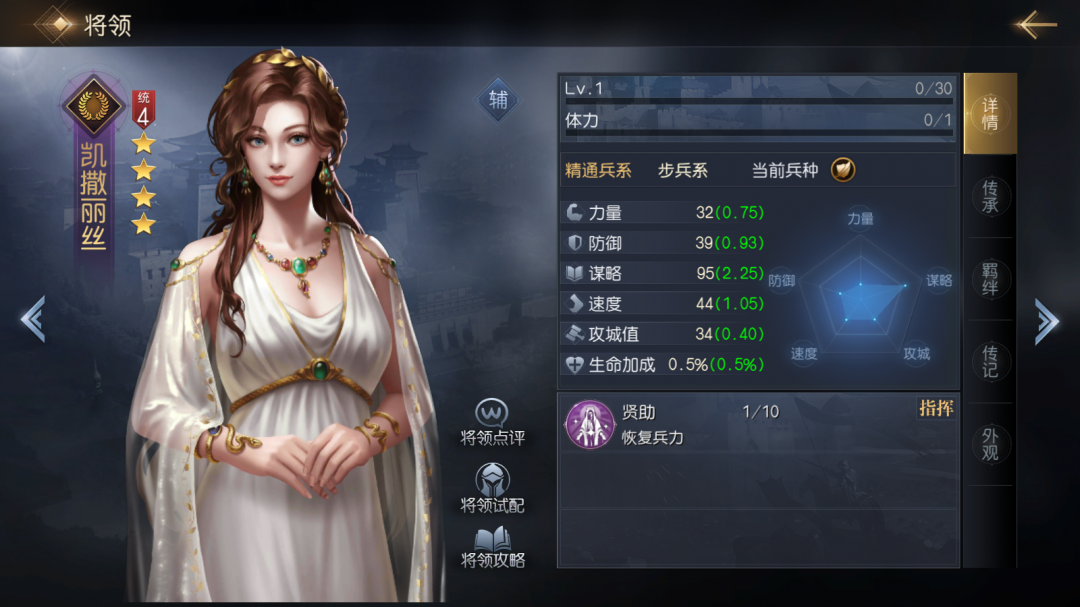
Task: Show the 传记 biography tab
Action: [990, 363]
